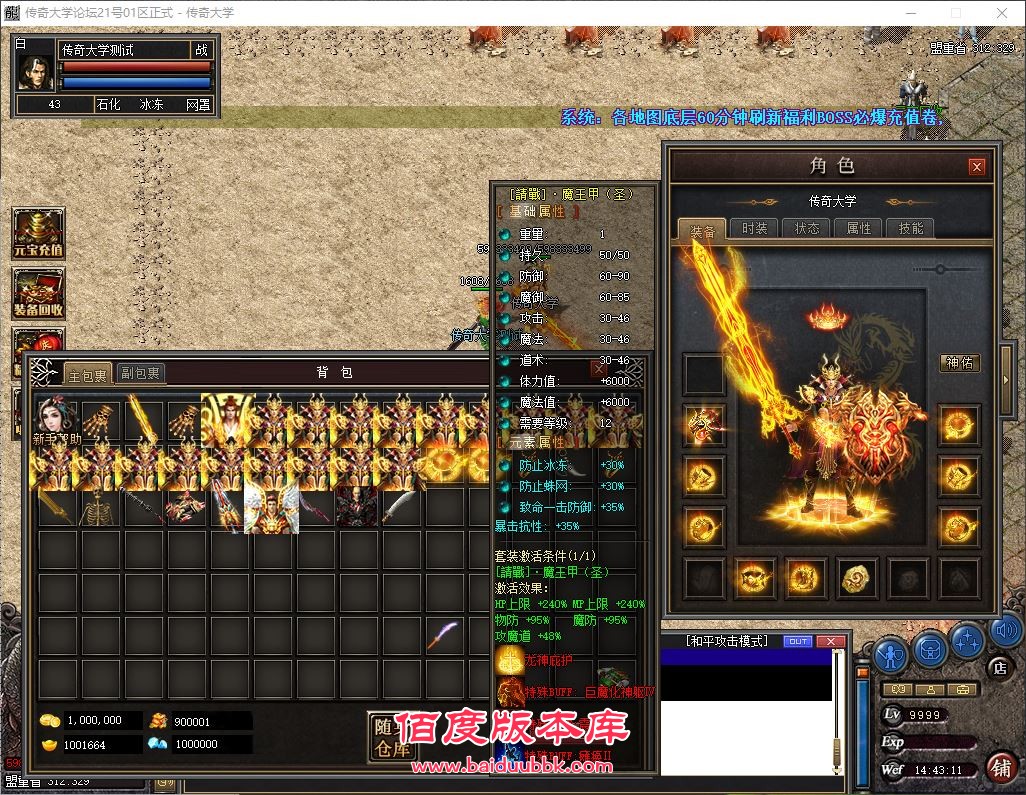Pick the white-winged armor item

[271, 508]
